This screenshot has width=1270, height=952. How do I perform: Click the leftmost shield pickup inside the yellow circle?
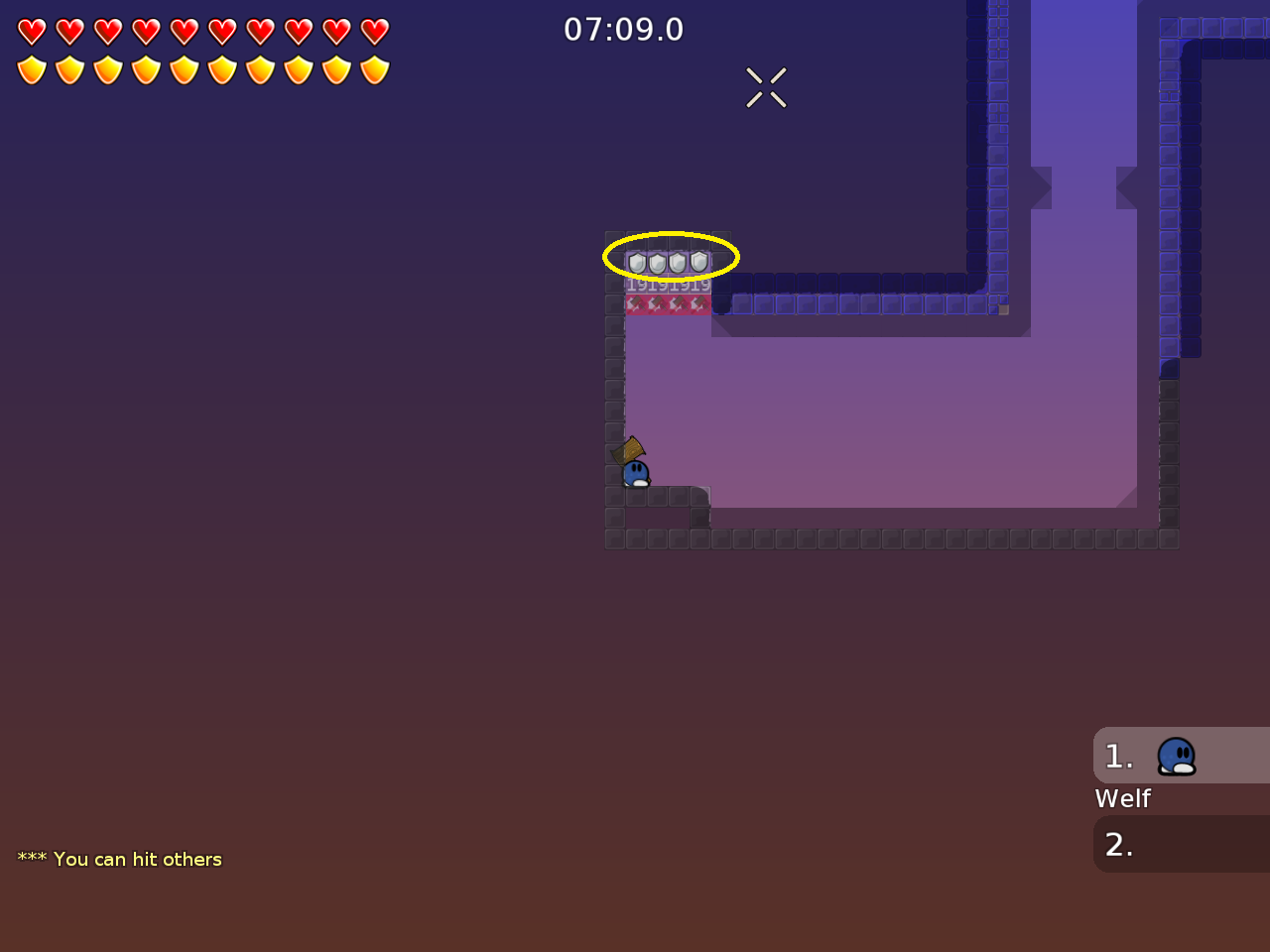point(636,261)
